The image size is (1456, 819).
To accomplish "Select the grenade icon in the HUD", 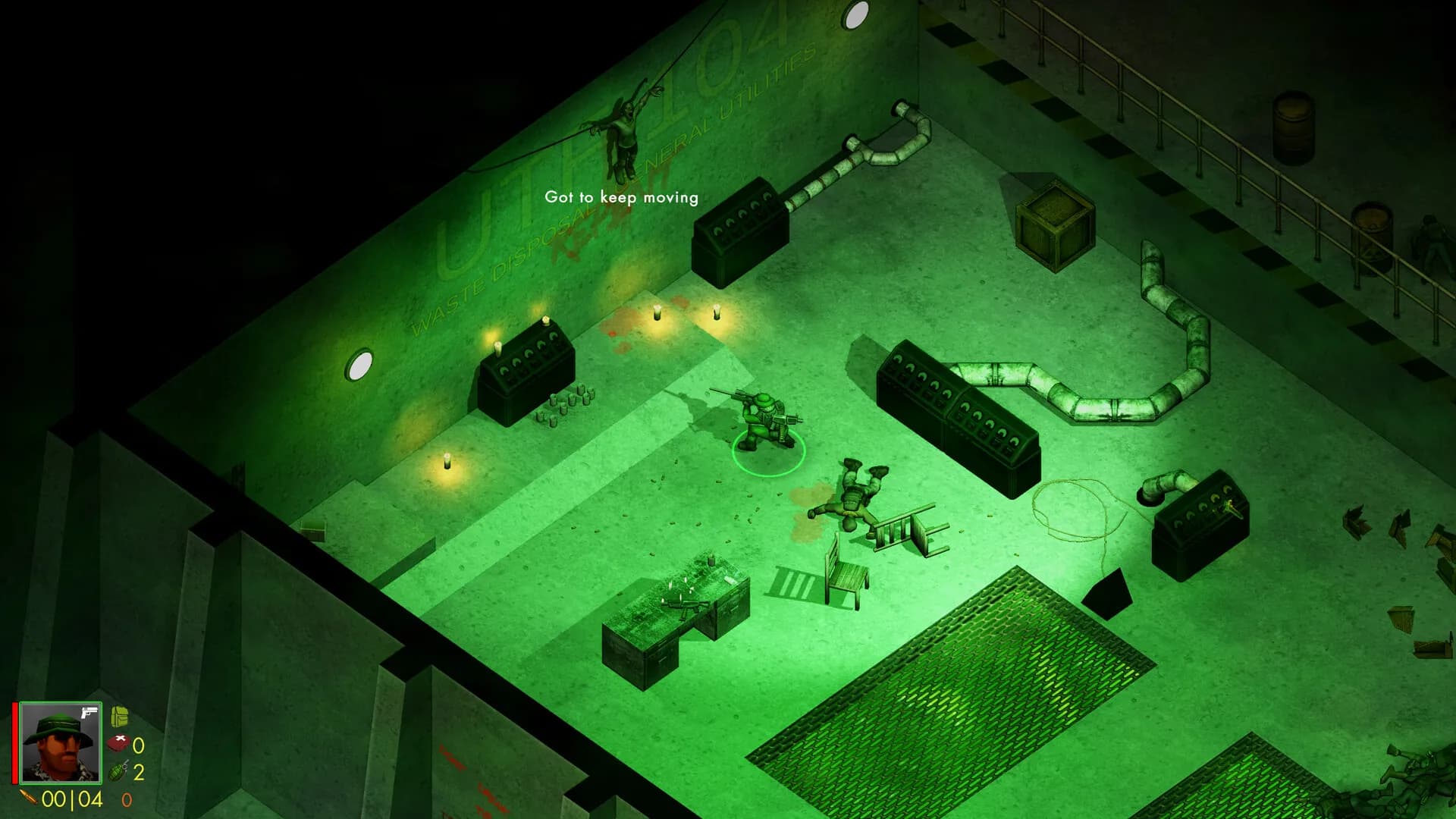I will click(x=117, y=772).
